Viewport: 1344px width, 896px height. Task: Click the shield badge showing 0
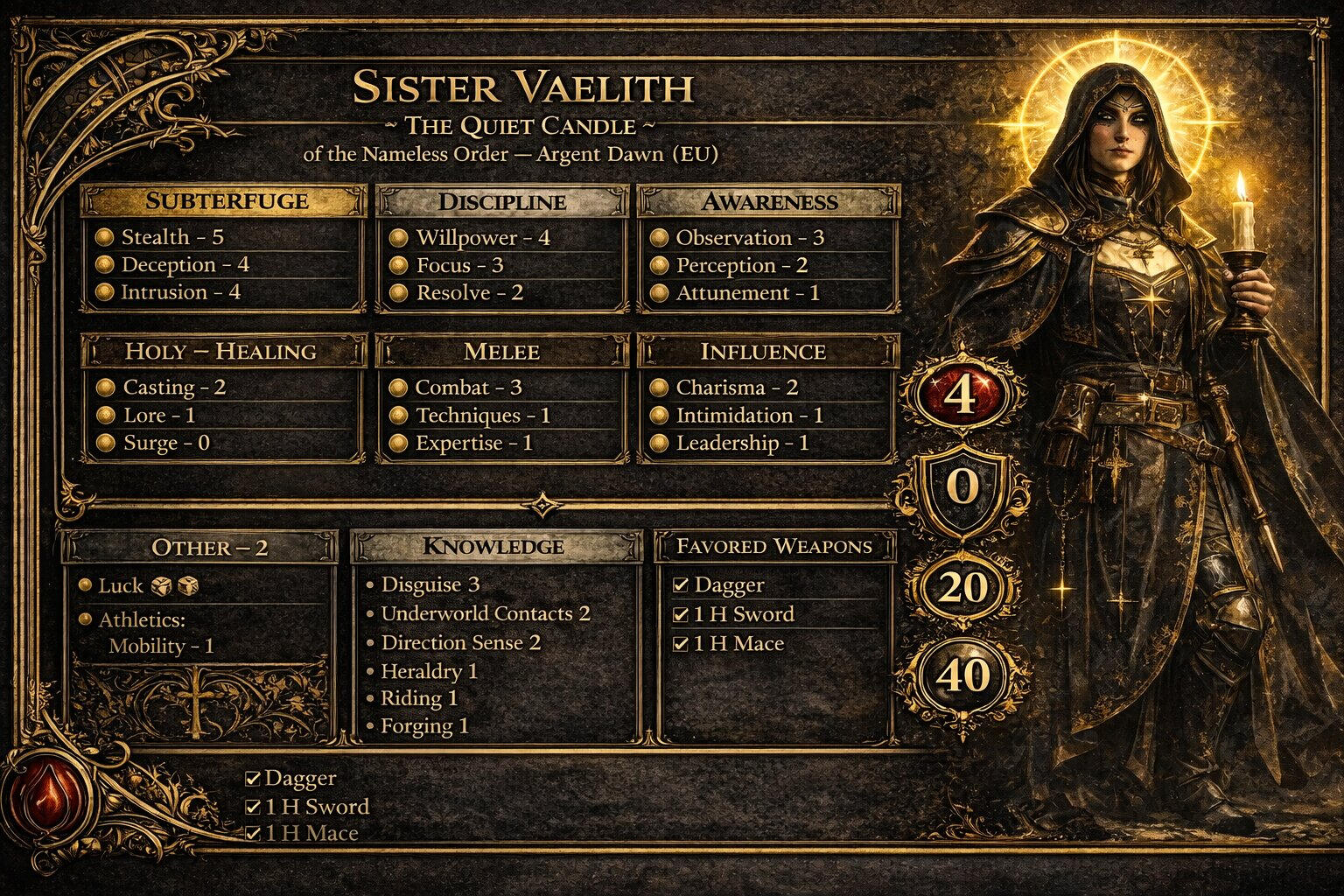962,486
